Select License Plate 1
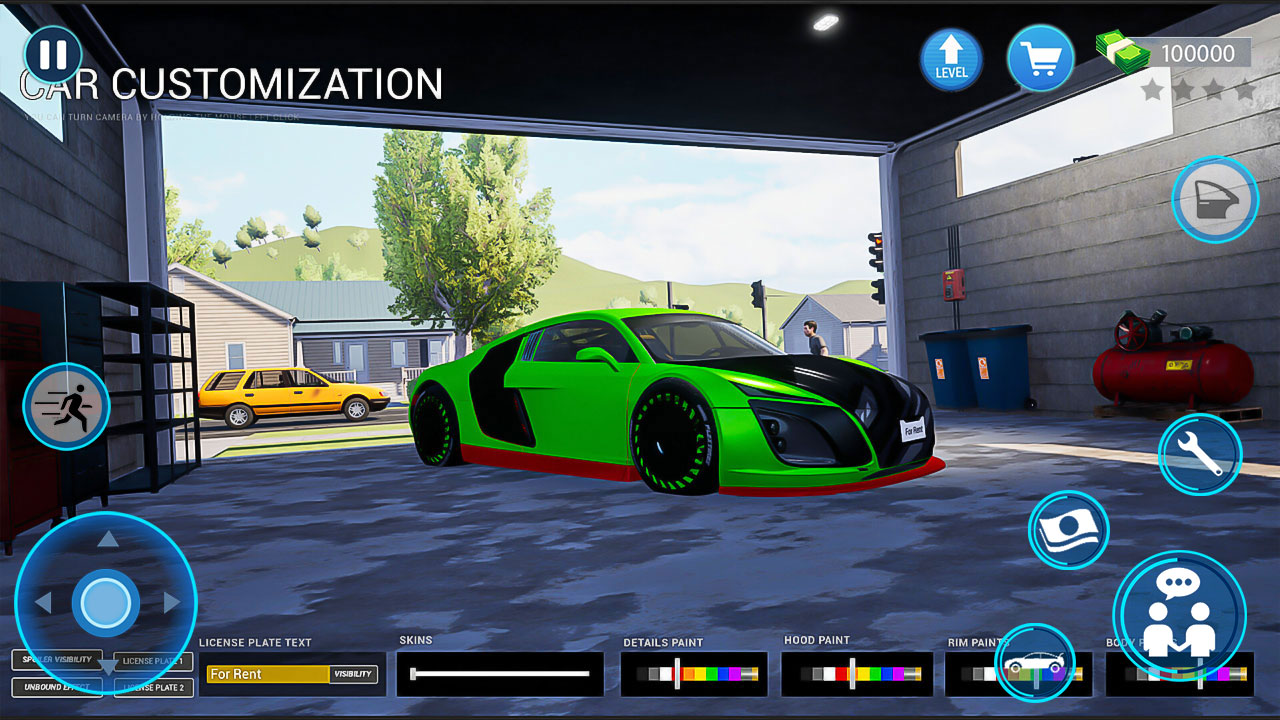 point(154,661)
